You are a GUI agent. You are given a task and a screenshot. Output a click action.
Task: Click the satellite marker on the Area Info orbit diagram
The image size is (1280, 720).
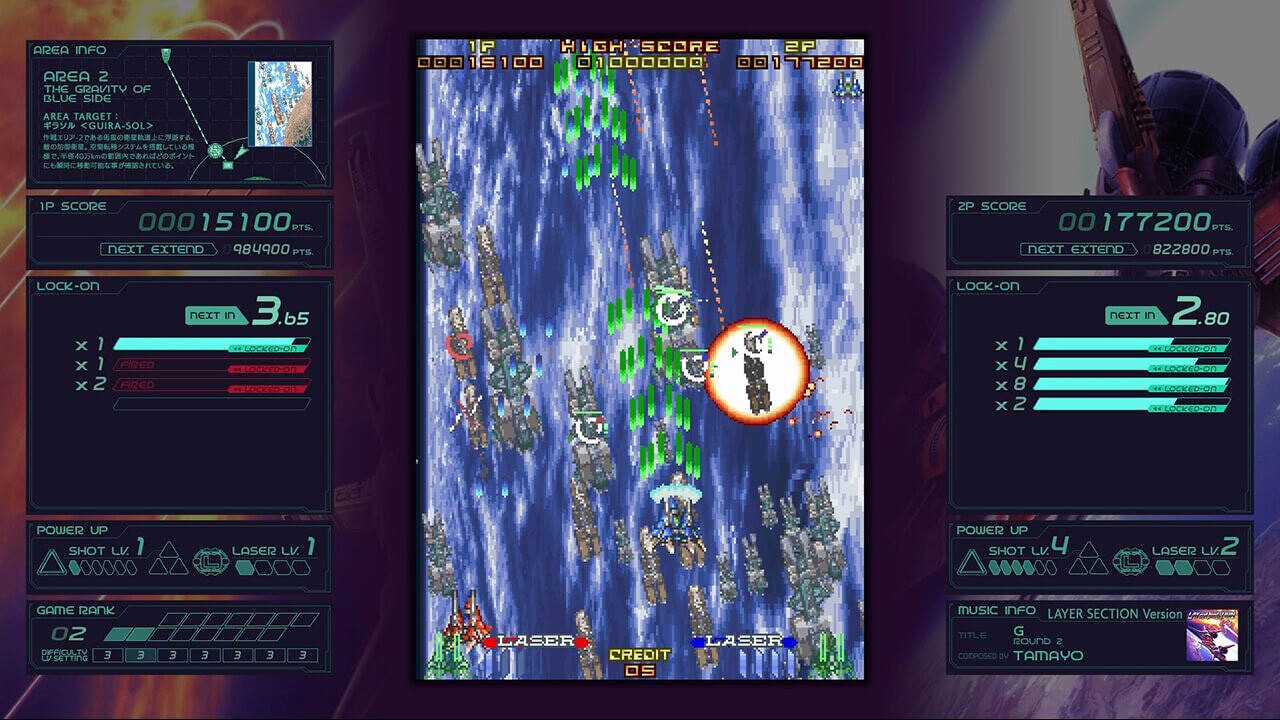(x=214, y=151)
